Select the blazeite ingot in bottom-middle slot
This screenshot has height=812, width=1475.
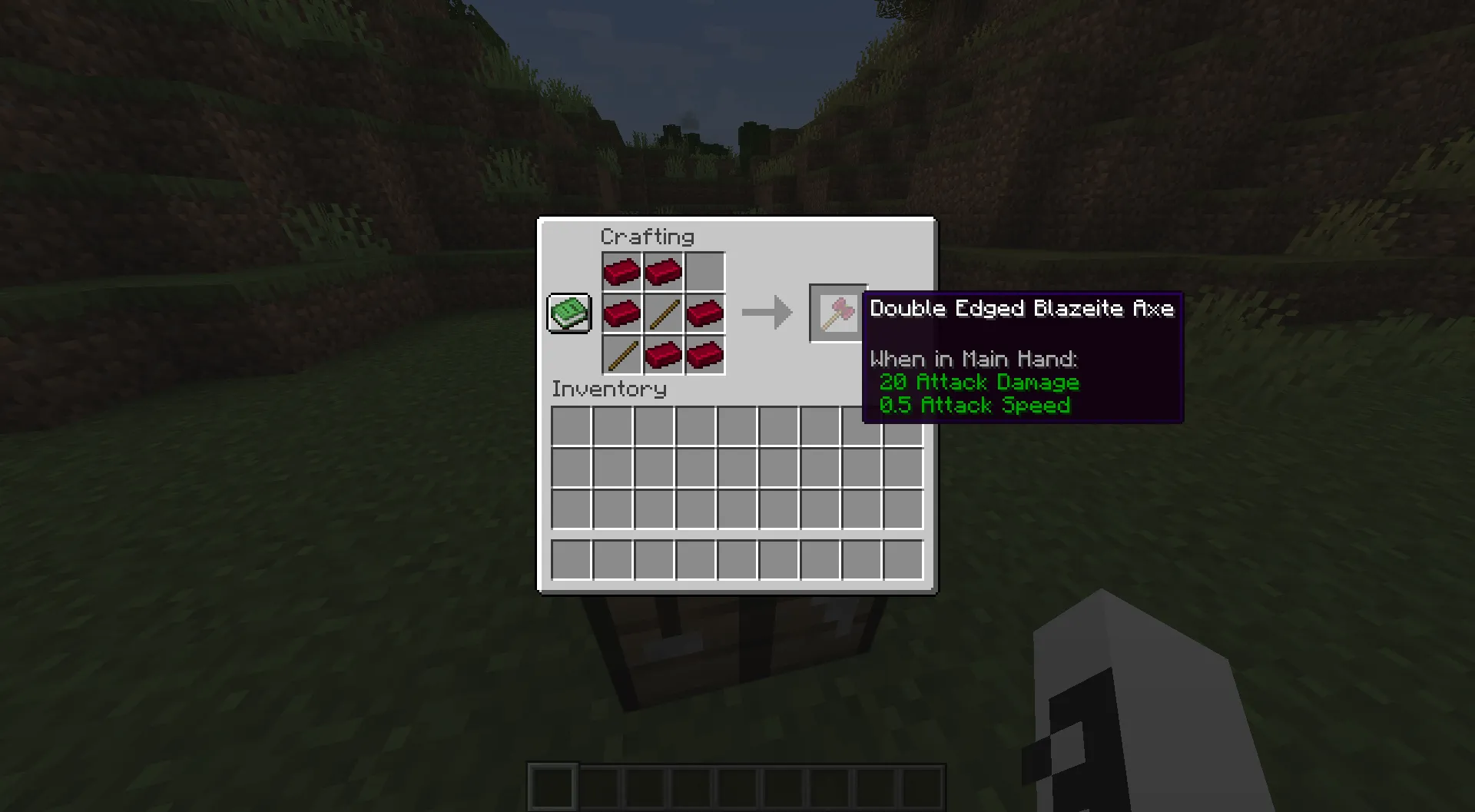point(664,354)
